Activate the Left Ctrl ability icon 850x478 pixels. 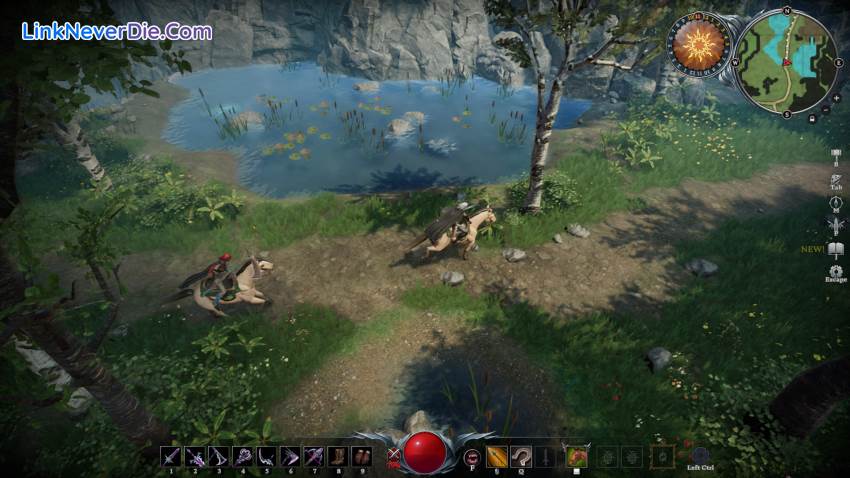click(700, 455)
